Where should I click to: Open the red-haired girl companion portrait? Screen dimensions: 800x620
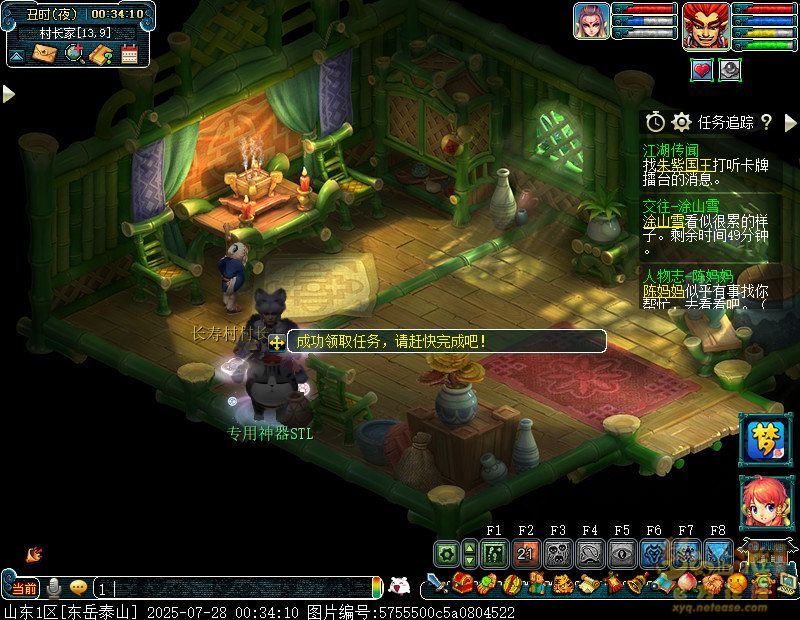coord(762,504)
